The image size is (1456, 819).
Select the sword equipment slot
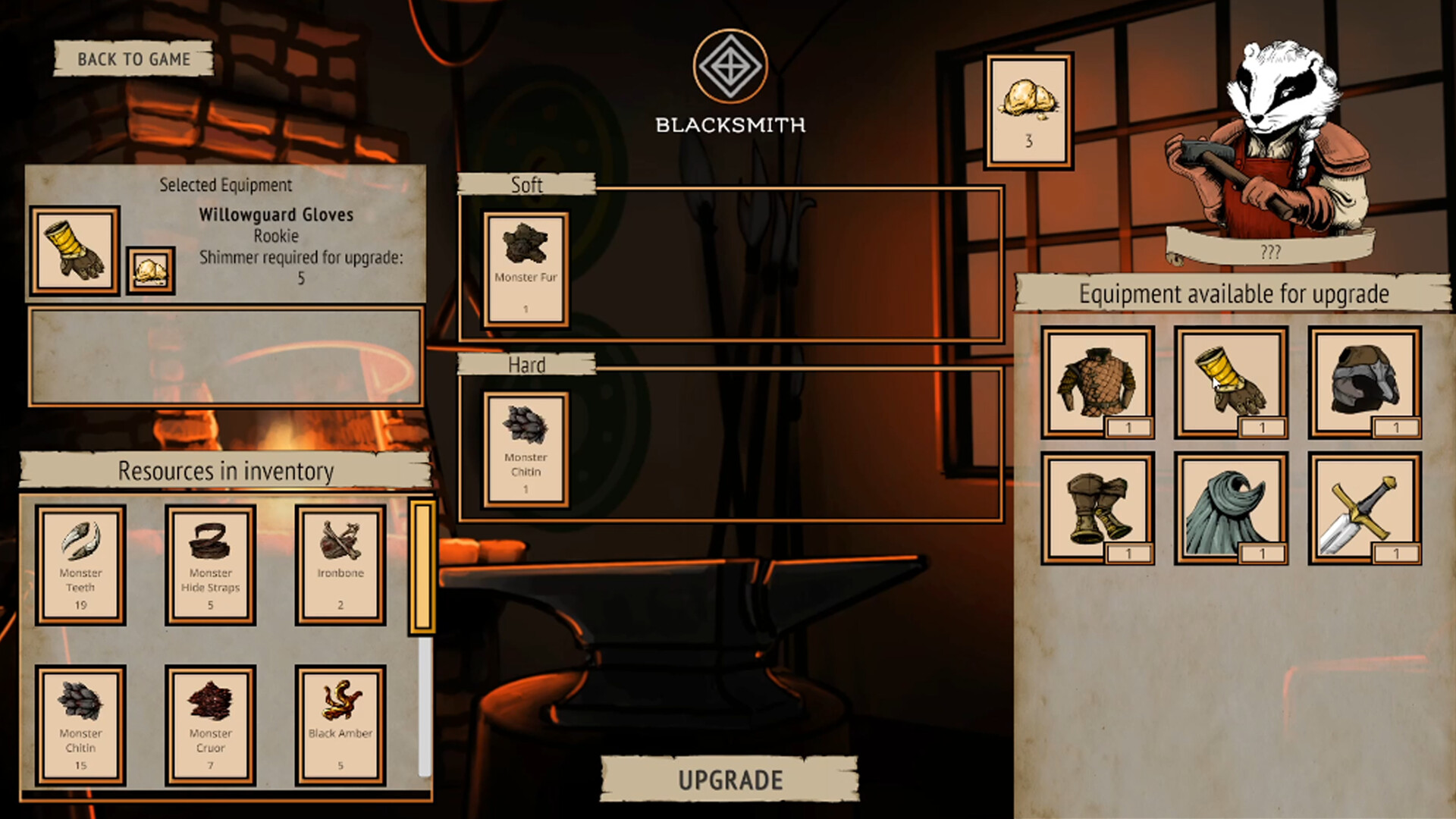pos(1364,508)
